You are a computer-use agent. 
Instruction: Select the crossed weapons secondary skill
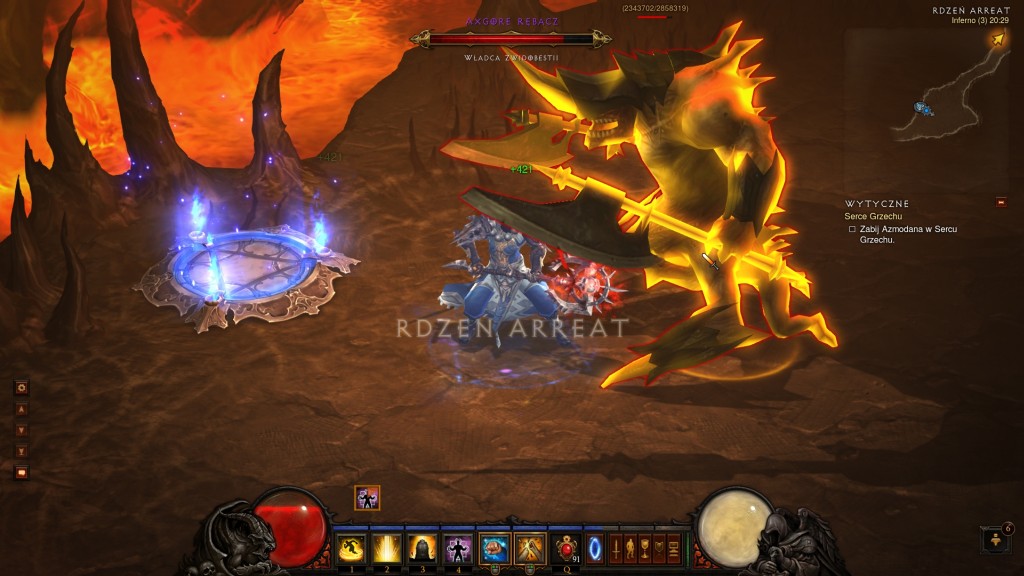tap(529, 548)
